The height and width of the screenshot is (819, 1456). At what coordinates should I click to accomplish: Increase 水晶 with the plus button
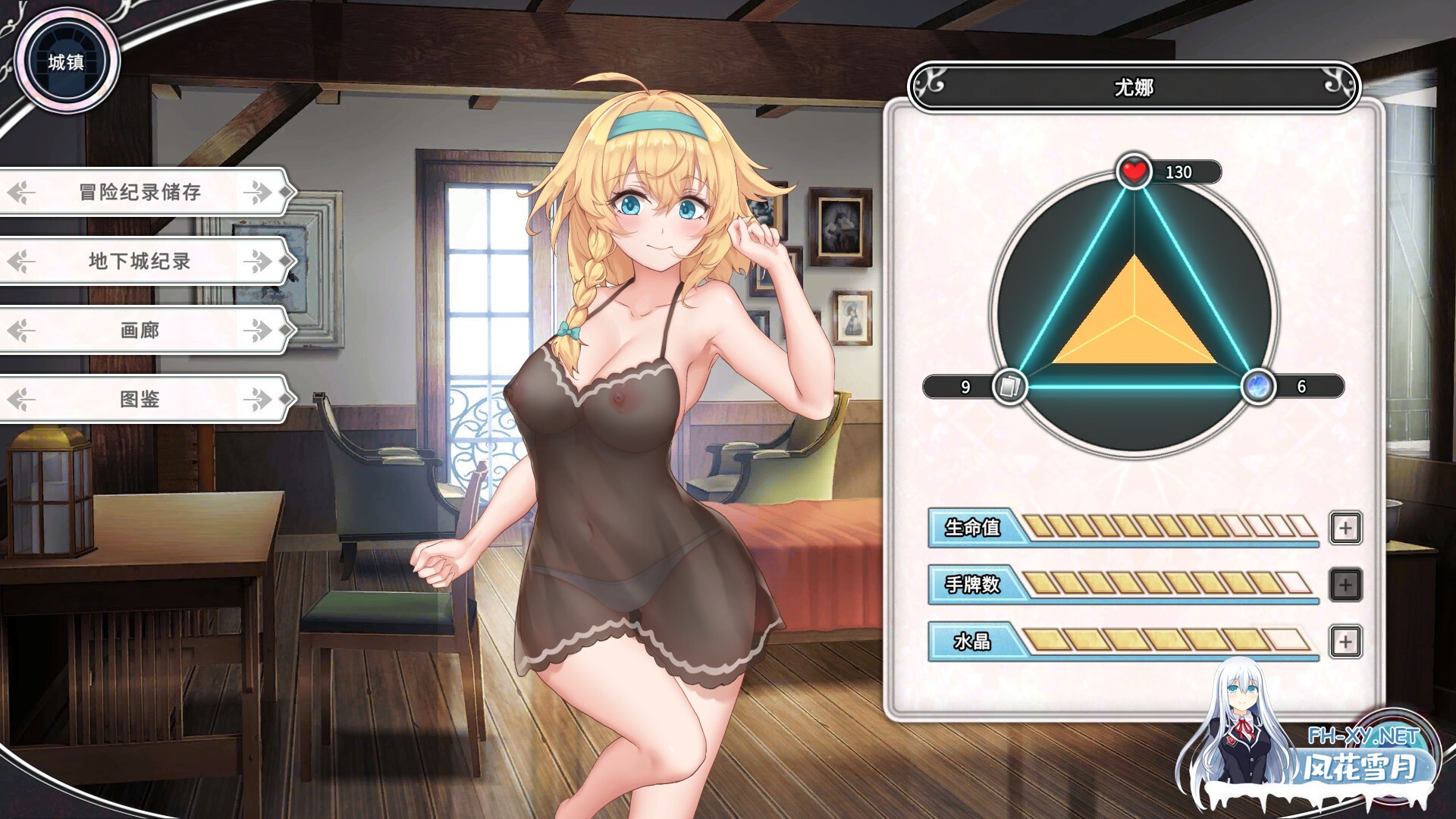1345,642
